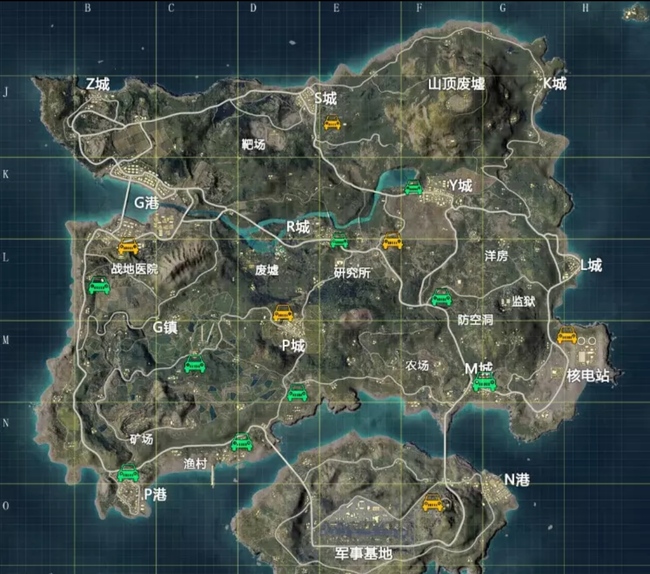Mark the N港 location on the map
This screenshot has width=650, height=574.
(516, 480)
